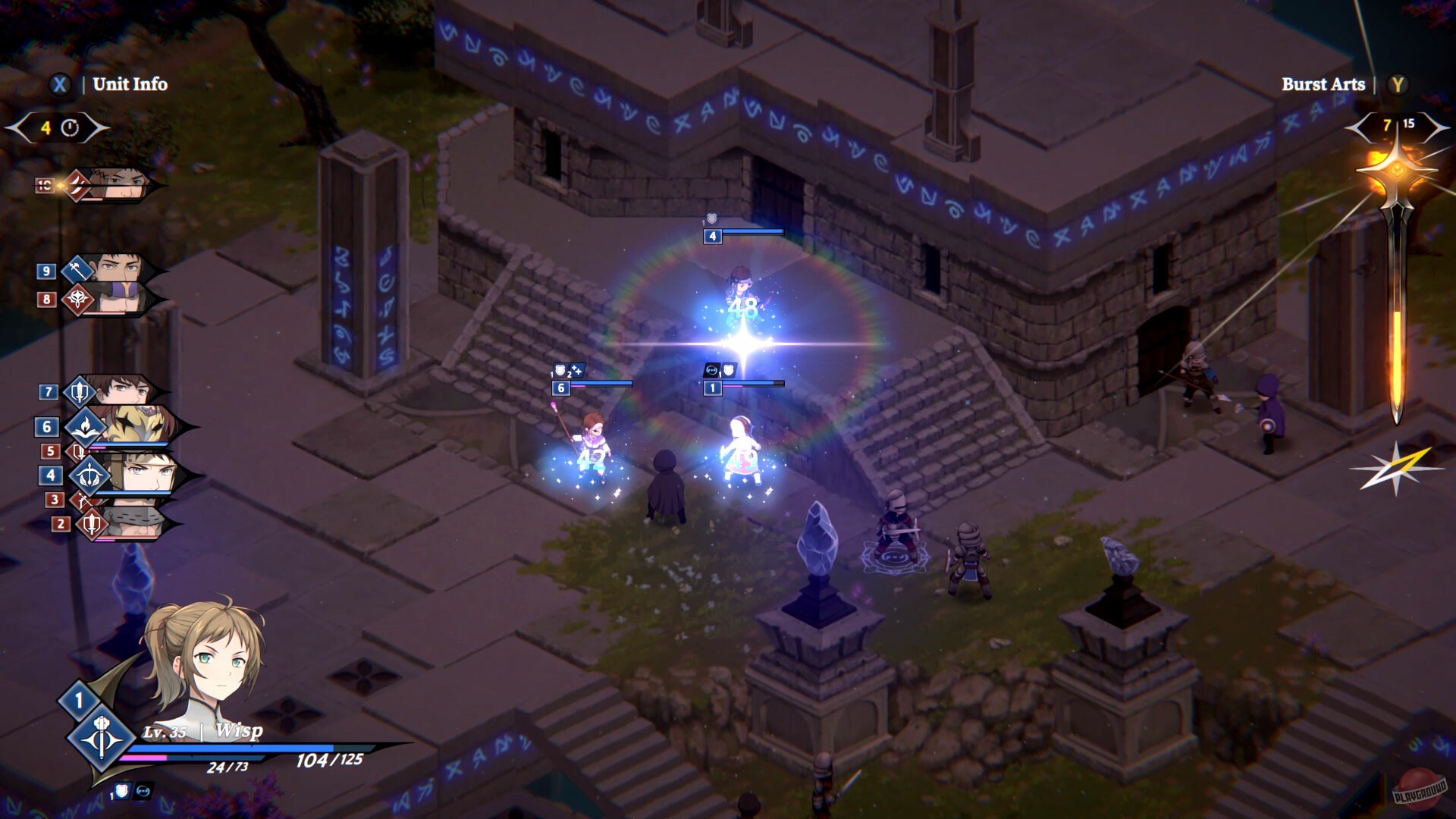Activate Burst Arts with the Y button
The height and width of the screenshot is (819, 1456).
pos(1398,85)
